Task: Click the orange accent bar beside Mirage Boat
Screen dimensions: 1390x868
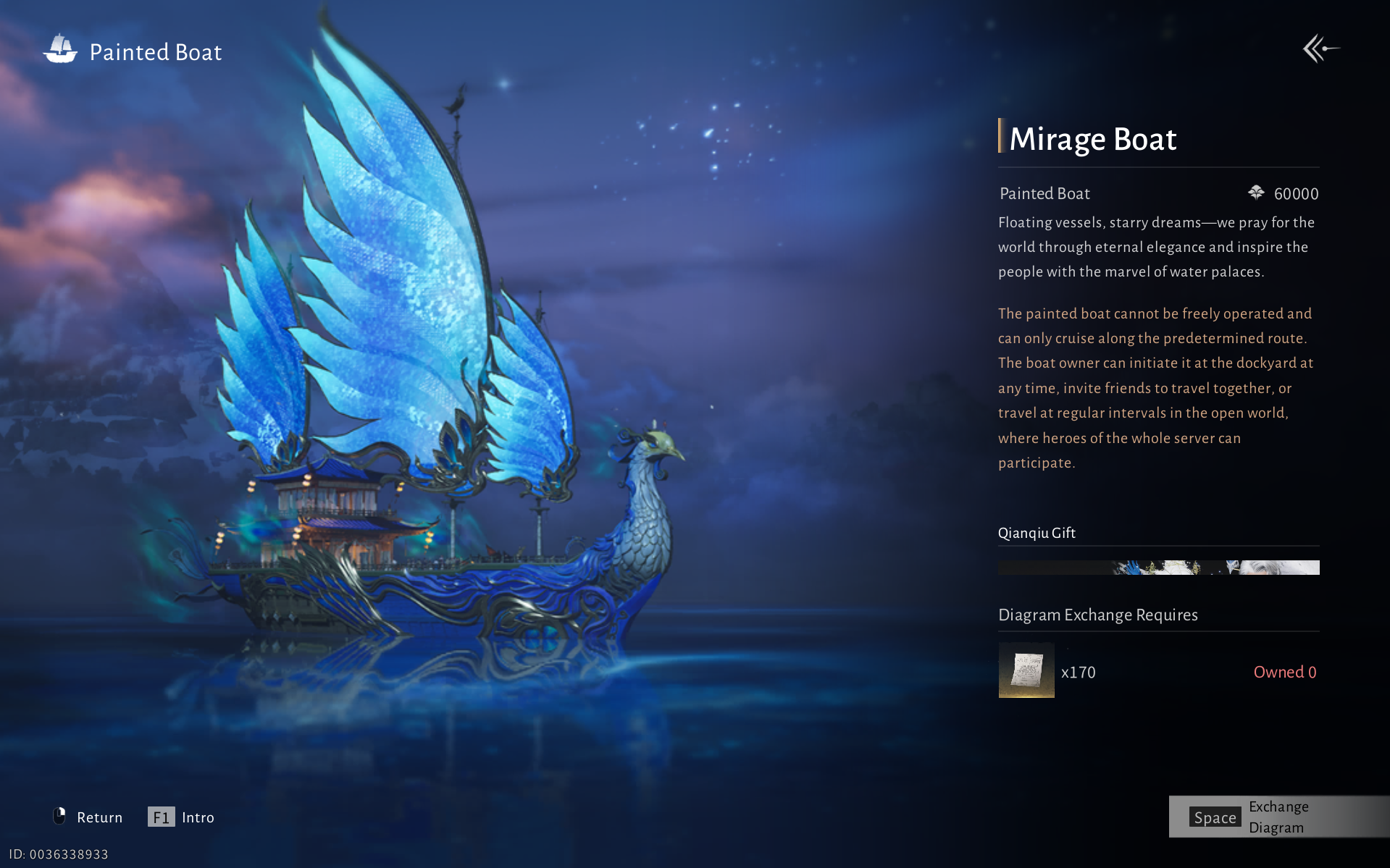Action: [1000, 138]
